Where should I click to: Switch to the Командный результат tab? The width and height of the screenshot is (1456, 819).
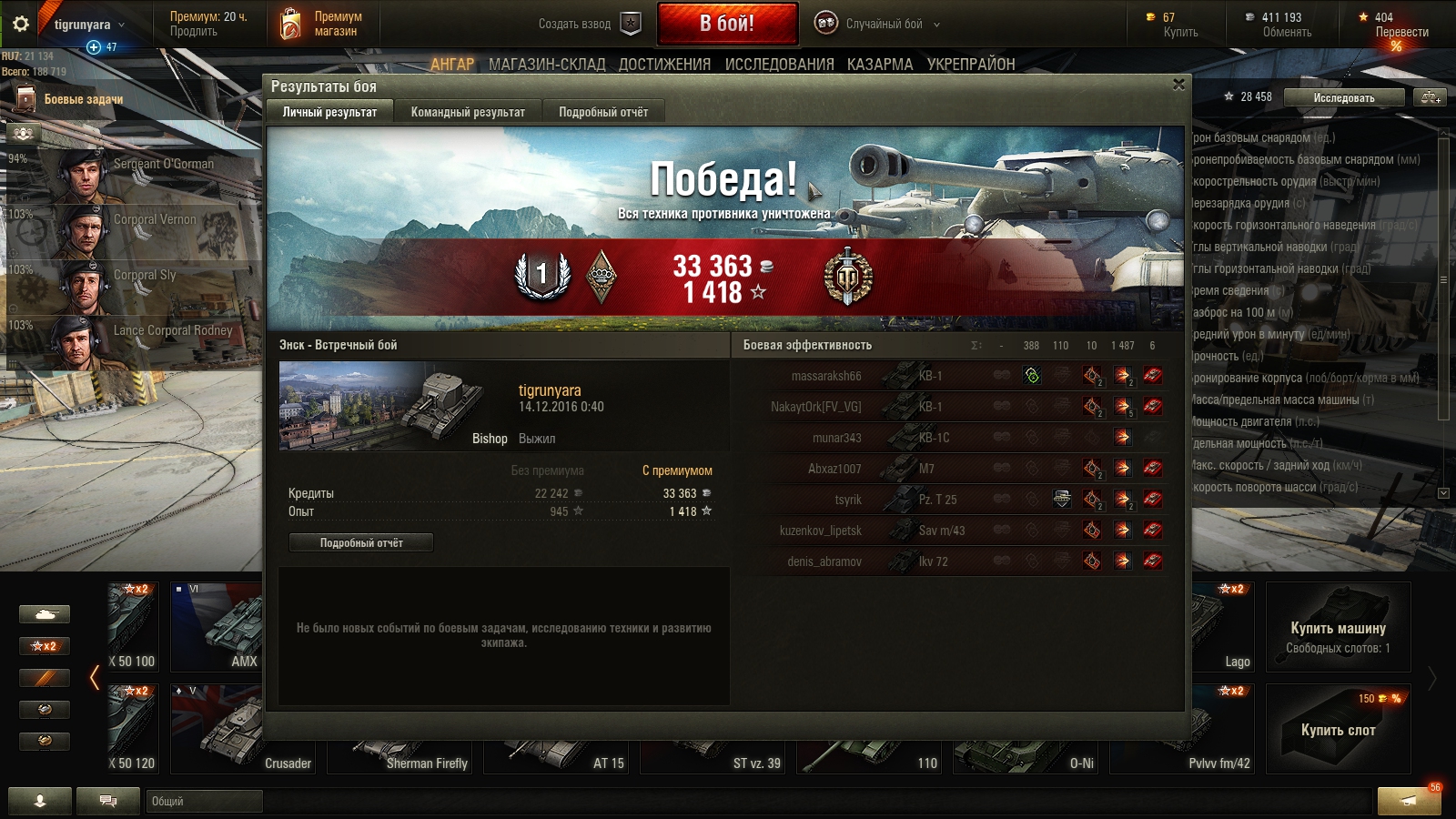pyautogui.click(x=468, y=112)
